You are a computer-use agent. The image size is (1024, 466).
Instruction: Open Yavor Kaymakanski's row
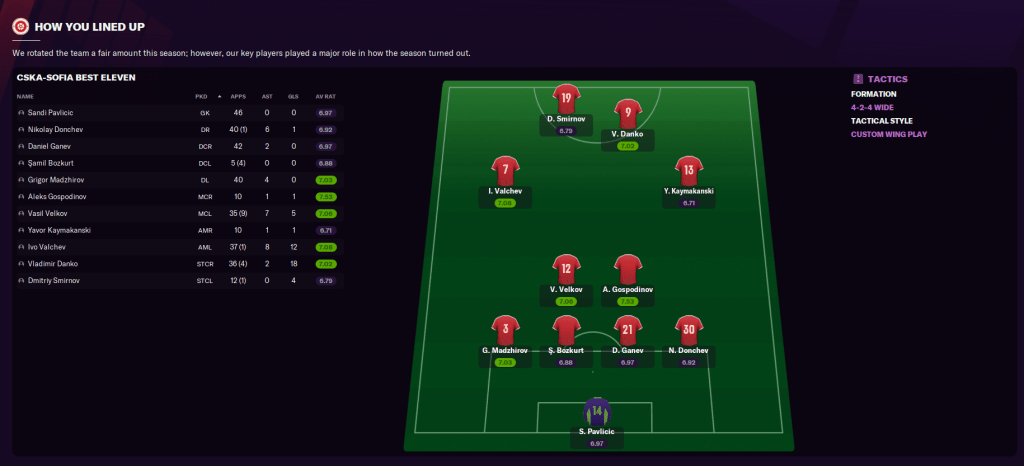tap(59, 230)
